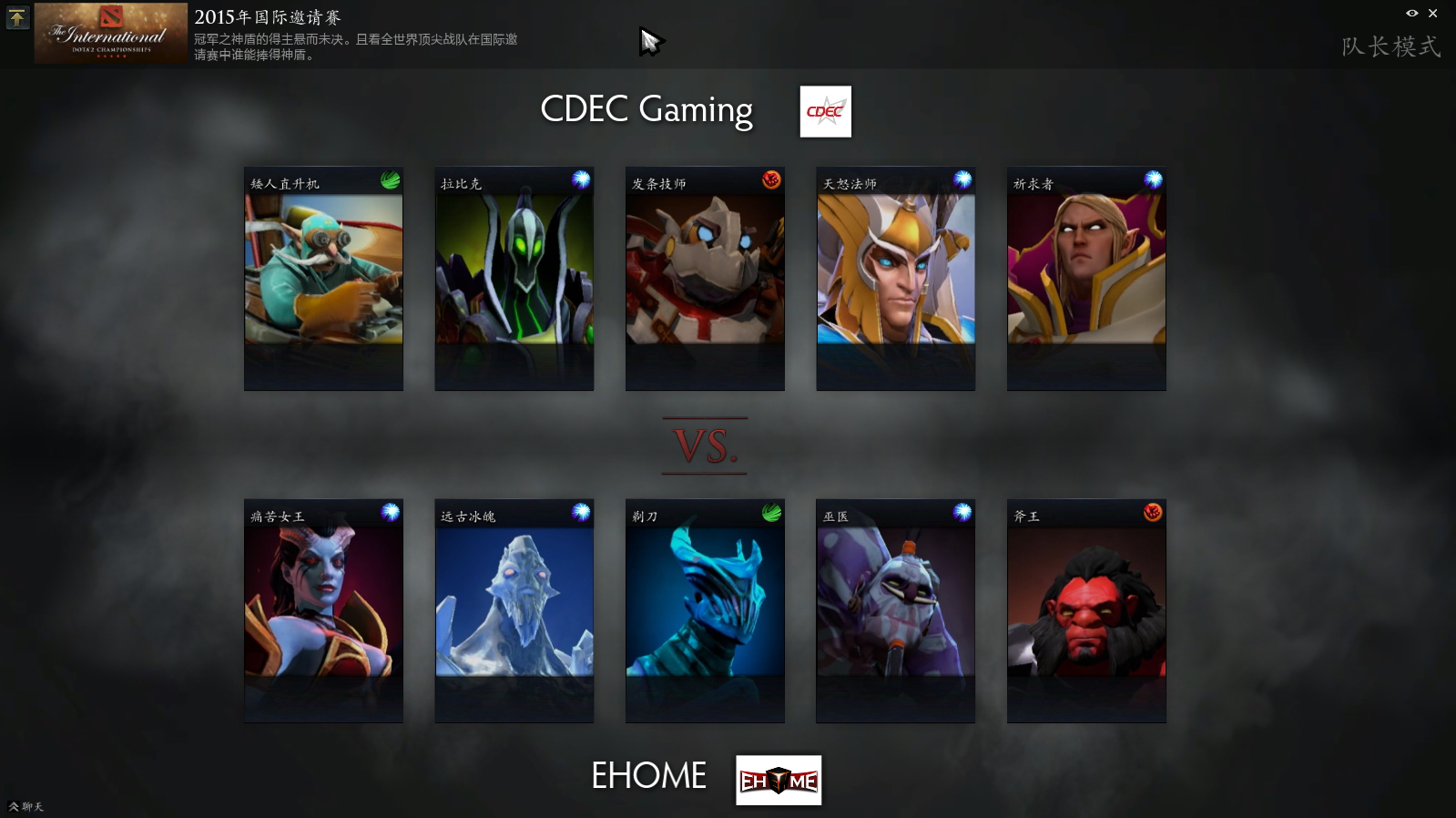This screenshot has width=1456, height=818.
Task: Close the match versus screen
Action: point(1432,13)
